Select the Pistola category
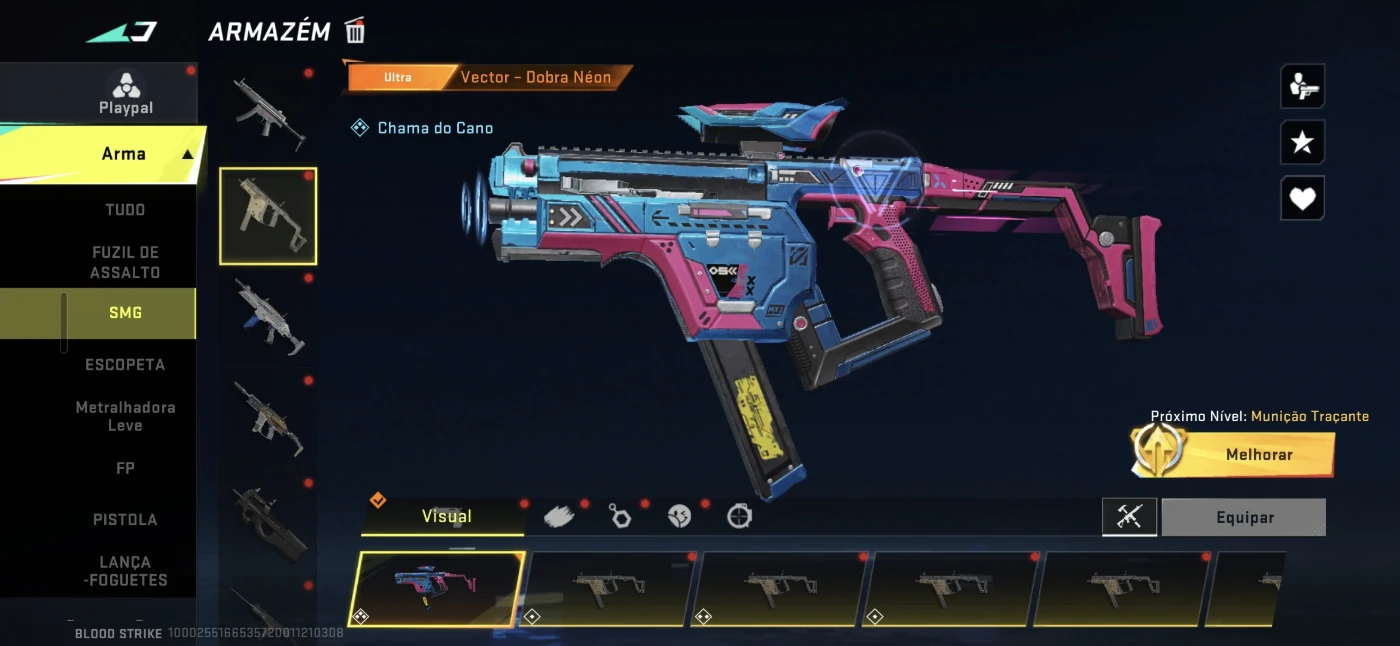Image resolution: width=1400 pixels, height=646 pixels. [125, 519]
